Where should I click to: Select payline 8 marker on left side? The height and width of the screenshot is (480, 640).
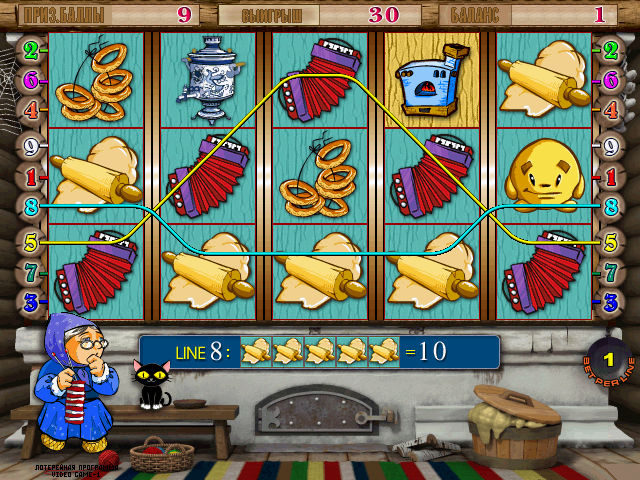31,208
